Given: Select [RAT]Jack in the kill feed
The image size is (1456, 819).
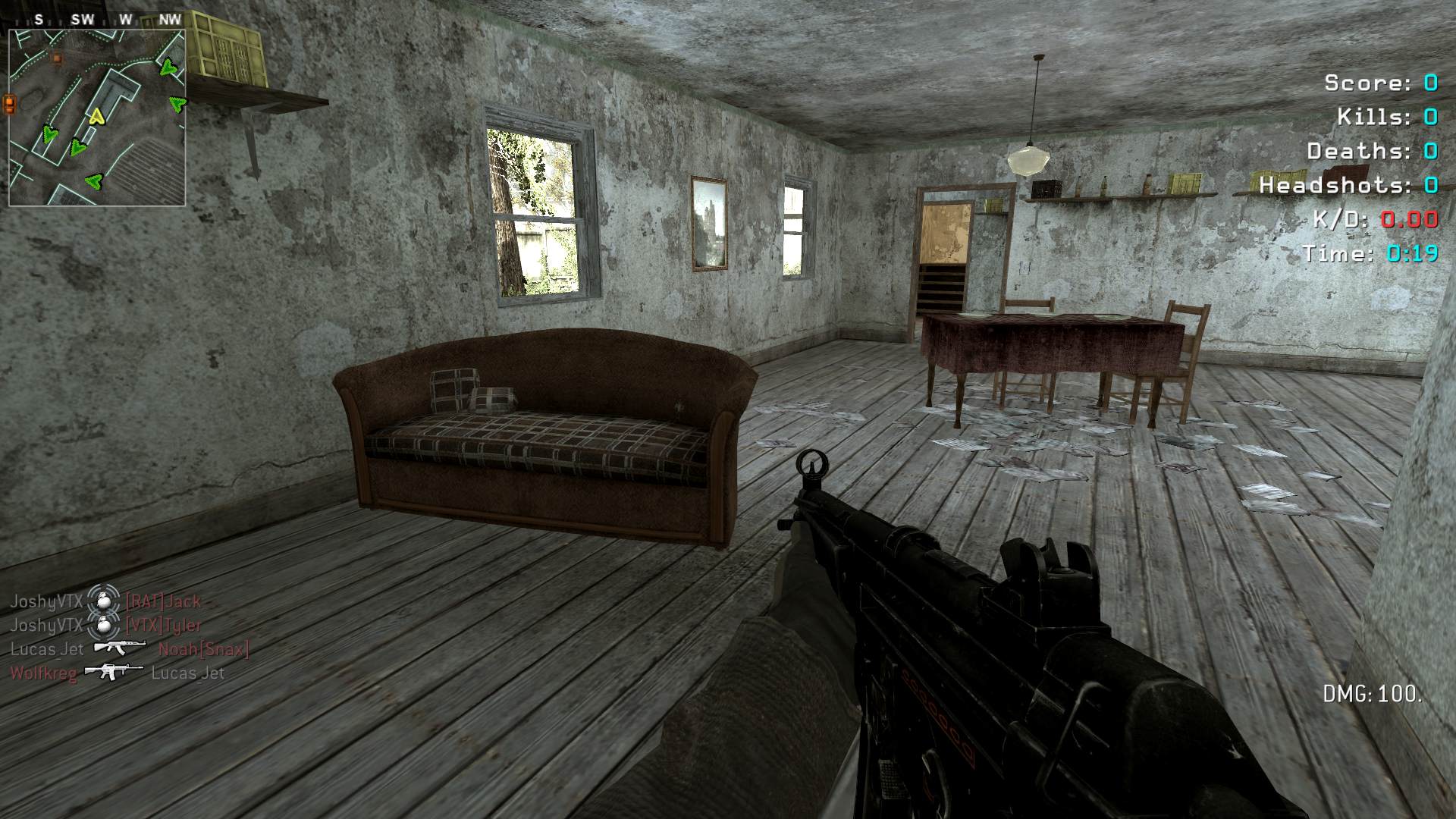Looking at the screenshot, I should pos(163,601).
